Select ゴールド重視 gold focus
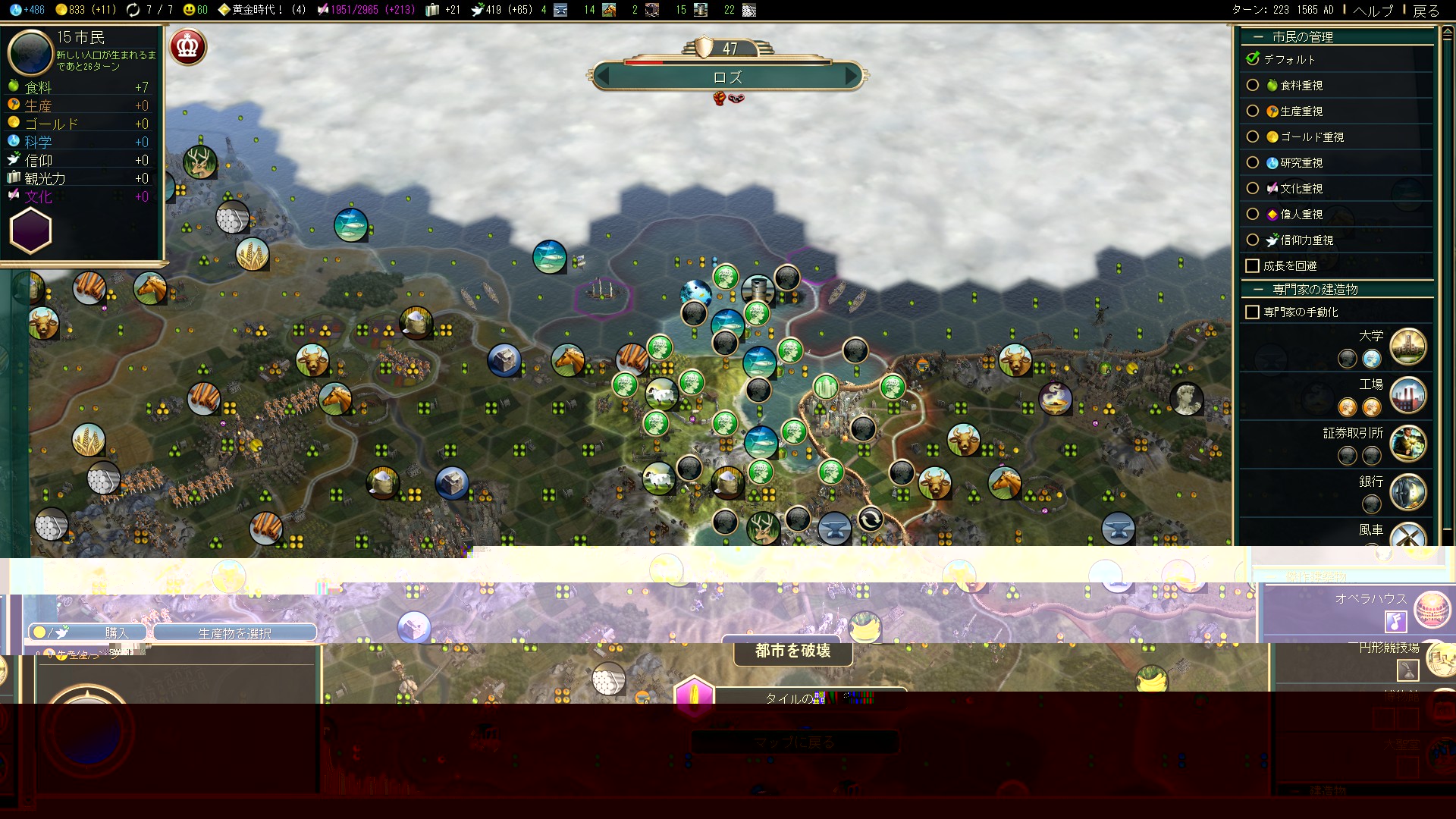Viewport: 1456px width, 819px height. 1253,137
